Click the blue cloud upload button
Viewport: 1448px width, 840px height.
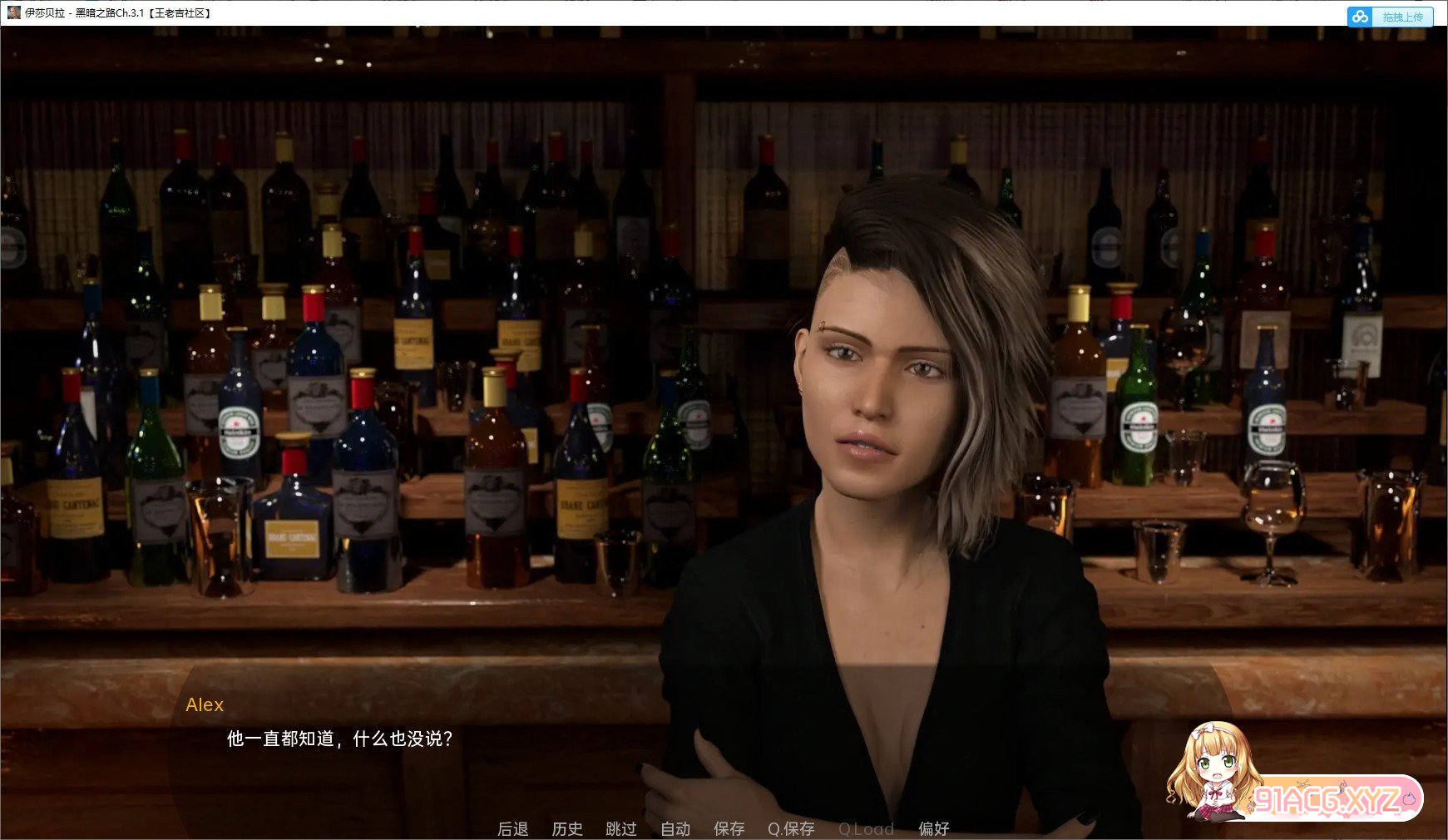pos(1389,17)
